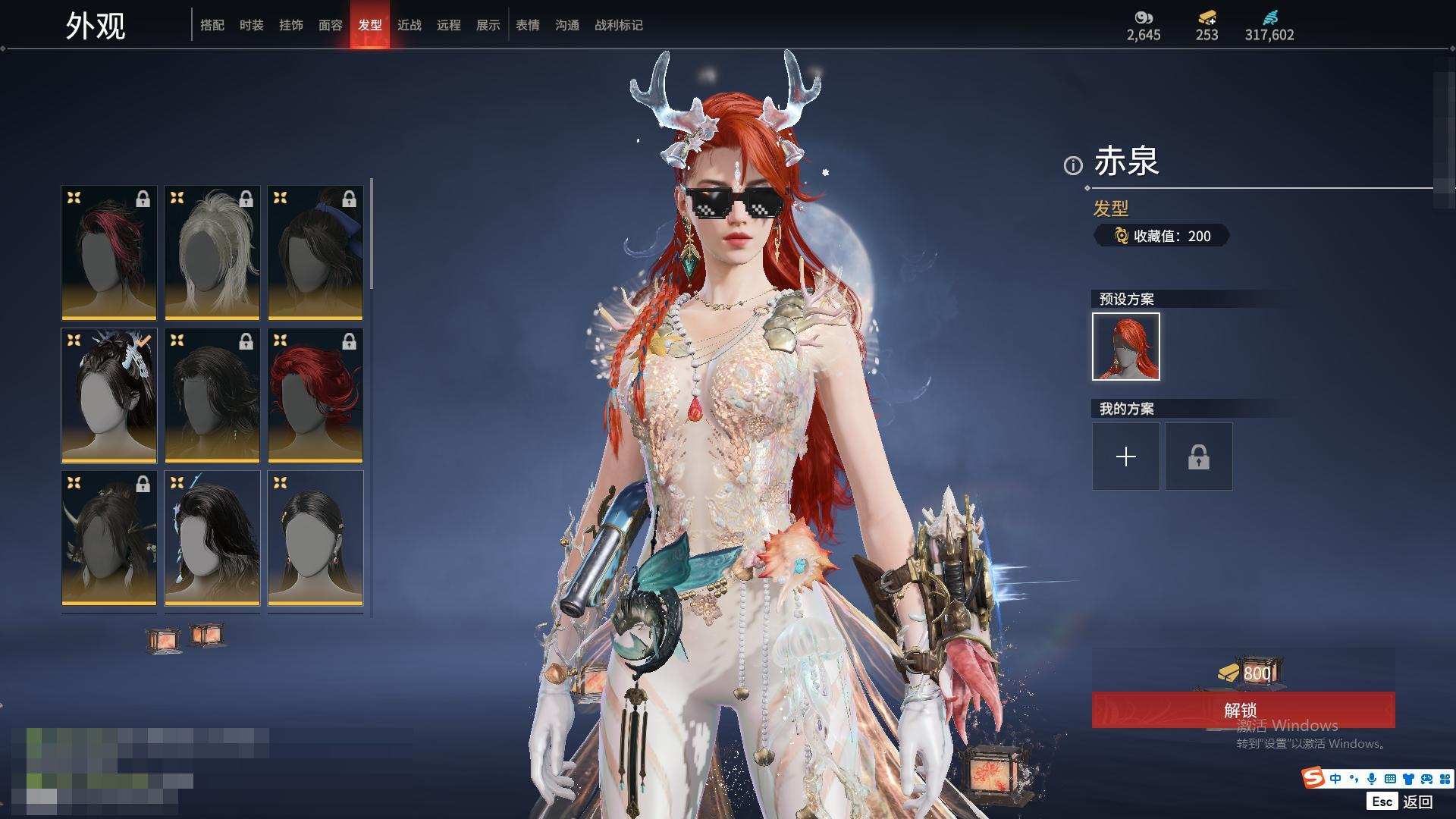1456x819 pixels.
Task: Select the bright red wavy hairstyle thumbnail
Action: pyautogui.click(x=315, y=395)
